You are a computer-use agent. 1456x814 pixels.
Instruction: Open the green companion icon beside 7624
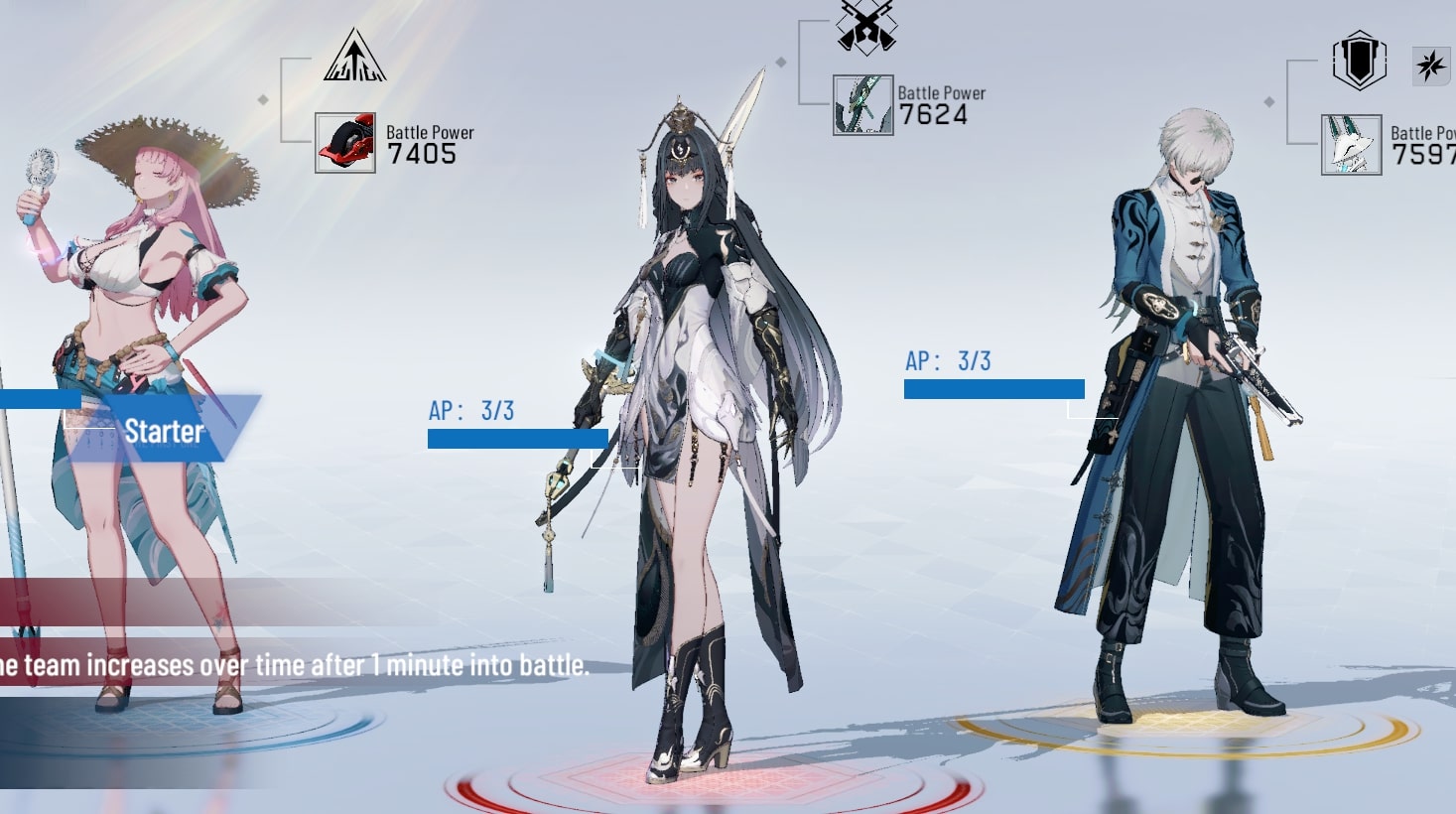(862, 105)
